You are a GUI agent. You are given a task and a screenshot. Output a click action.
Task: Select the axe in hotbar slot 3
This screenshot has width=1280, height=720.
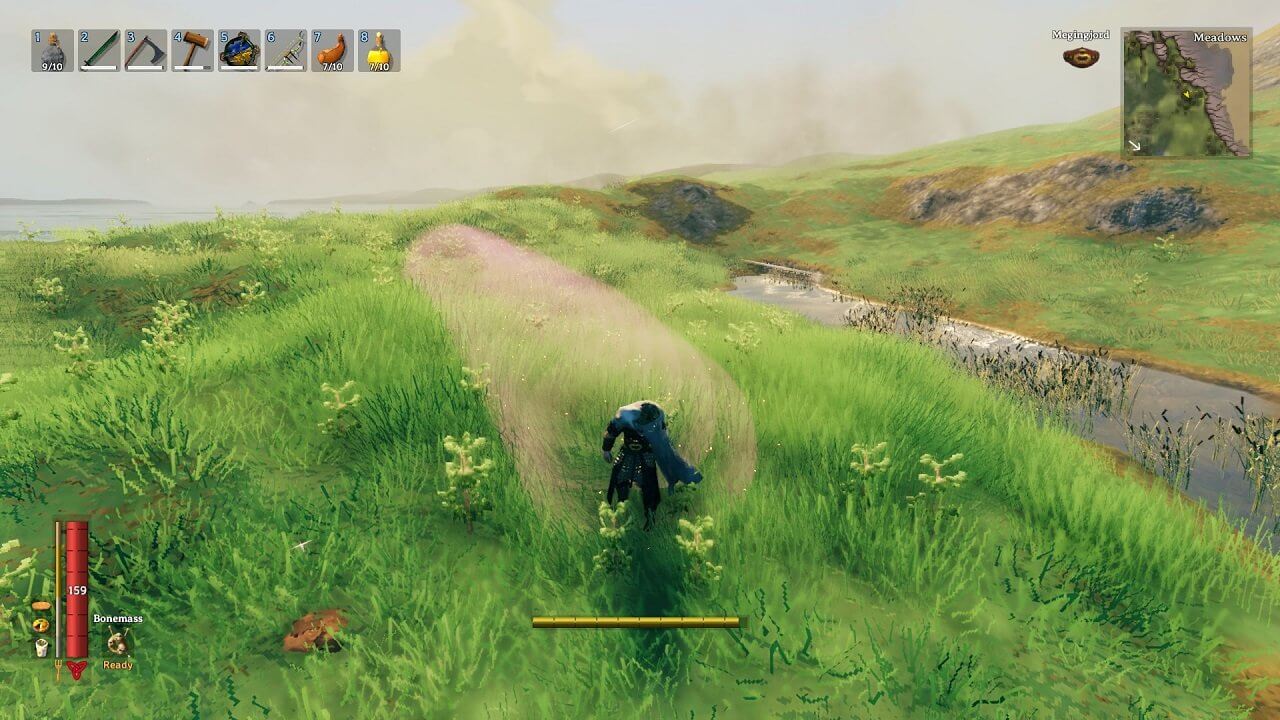[x=146, y=50]
